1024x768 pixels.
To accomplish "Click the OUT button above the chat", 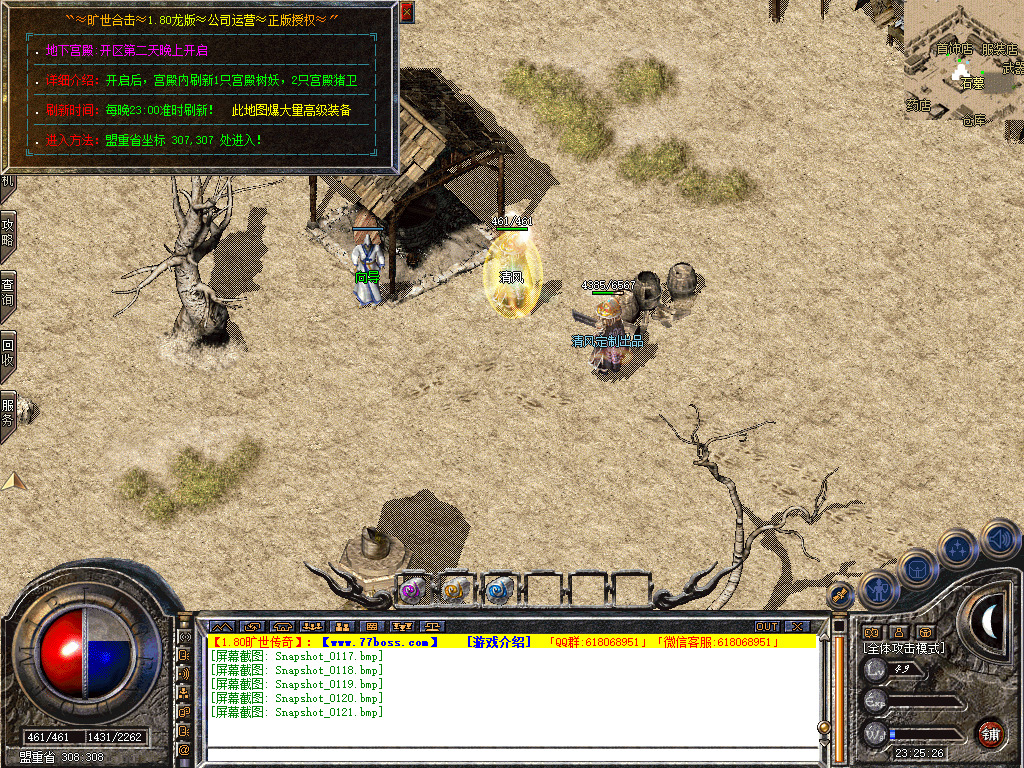I will click(766, 627).
